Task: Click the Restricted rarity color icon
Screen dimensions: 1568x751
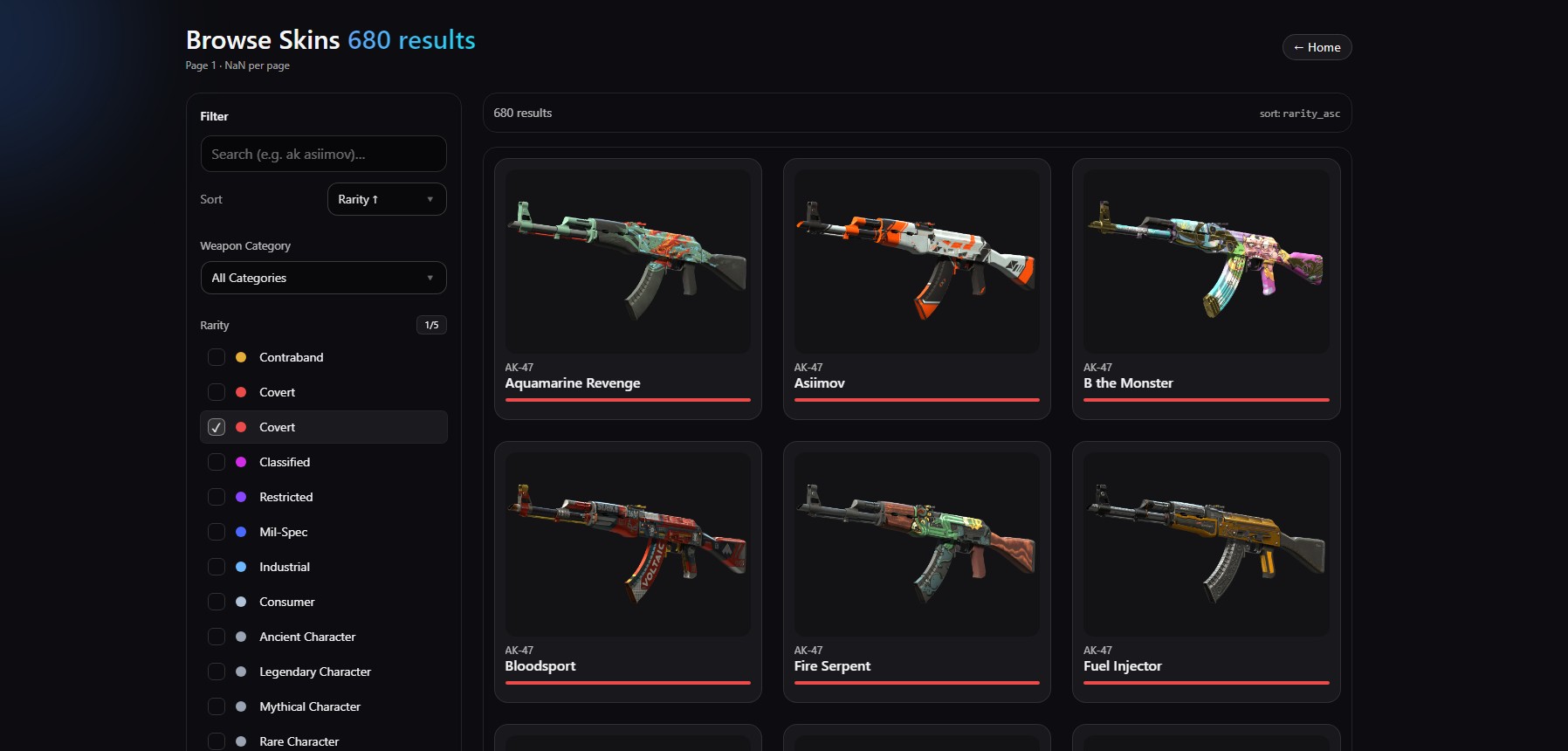Action: 240,497
